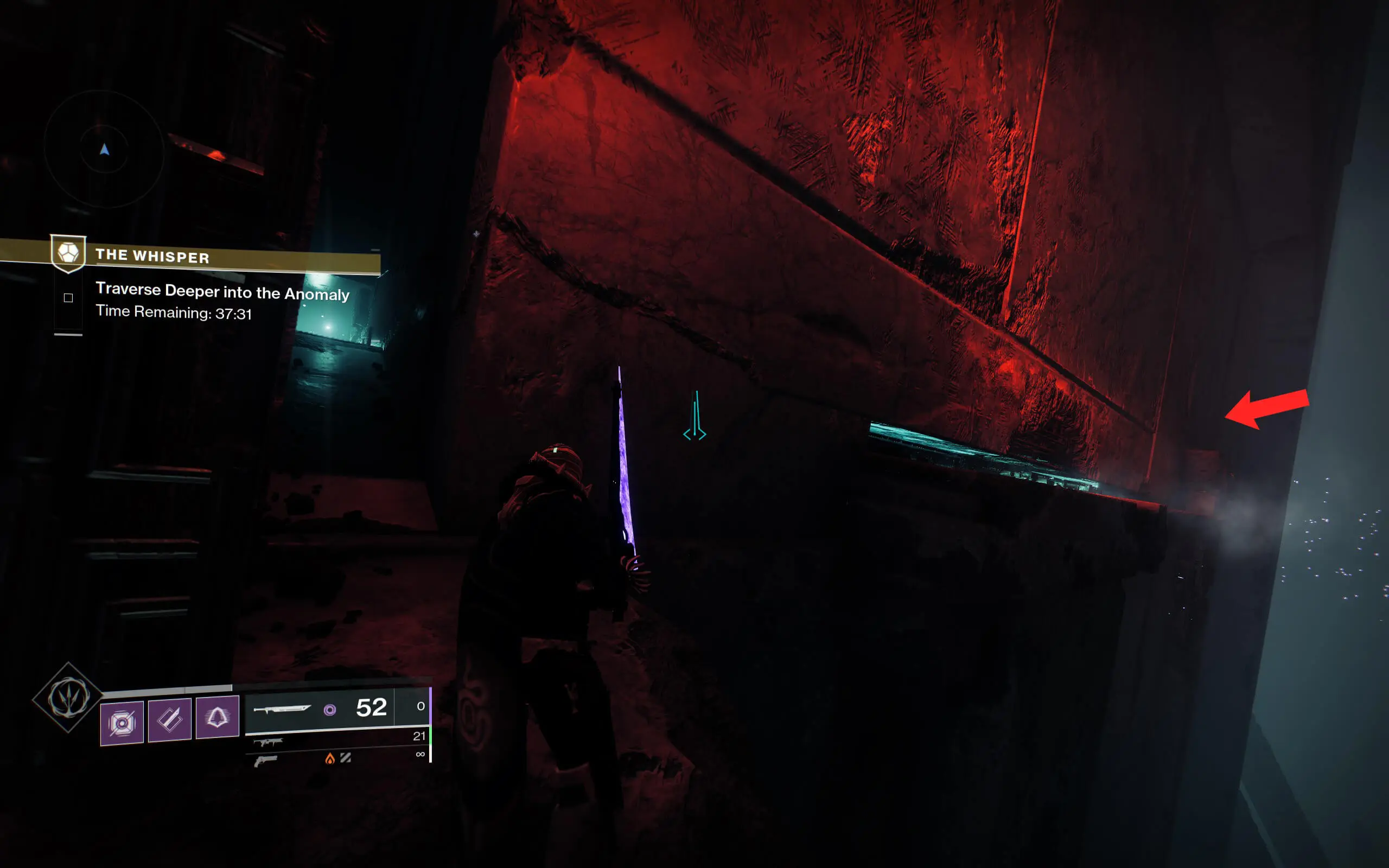This screenshot has width=1389, height=868.
Task: Activate the hooded class ability icon
Action: tap(218, 717)
